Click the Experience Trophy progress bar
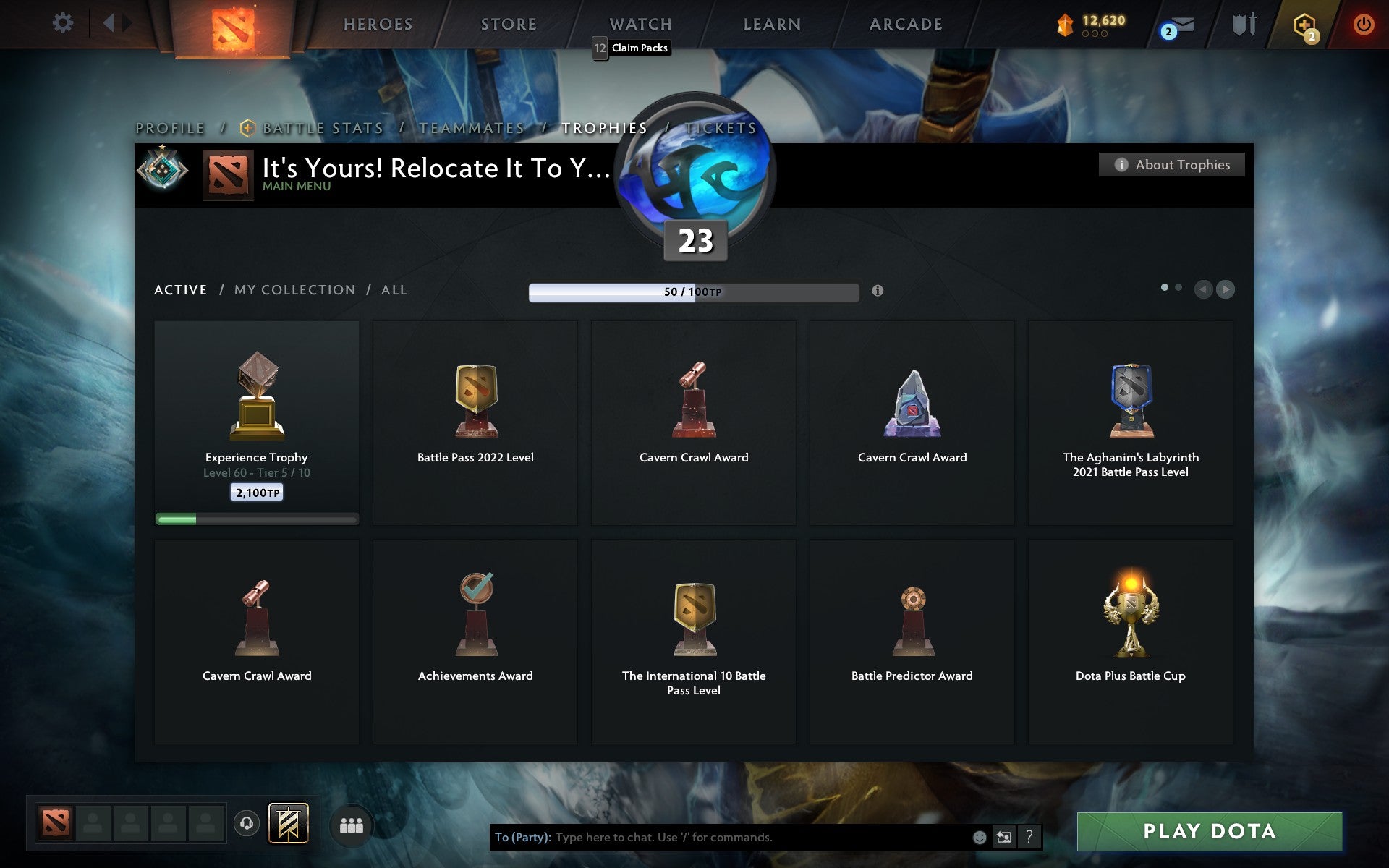The height and width of the screenshot is (868, 1389). point(257,519)
